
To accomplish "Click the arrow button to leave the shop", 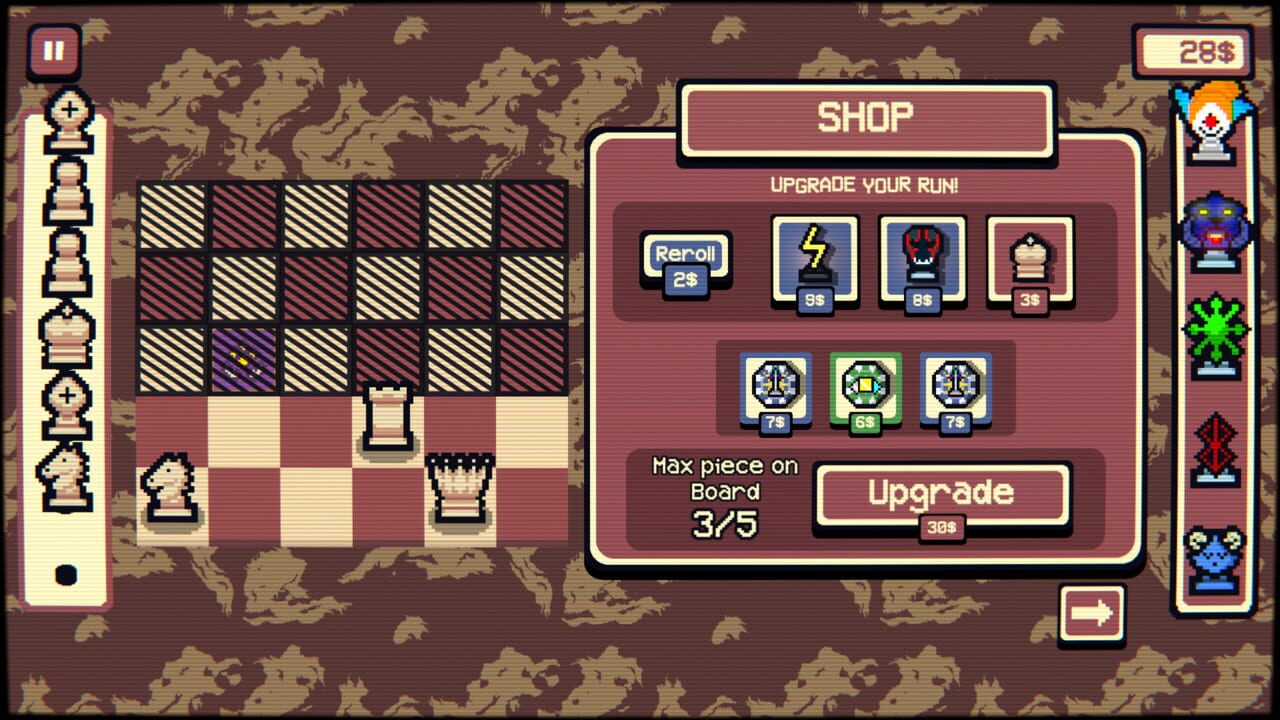I will [1092, 614].
